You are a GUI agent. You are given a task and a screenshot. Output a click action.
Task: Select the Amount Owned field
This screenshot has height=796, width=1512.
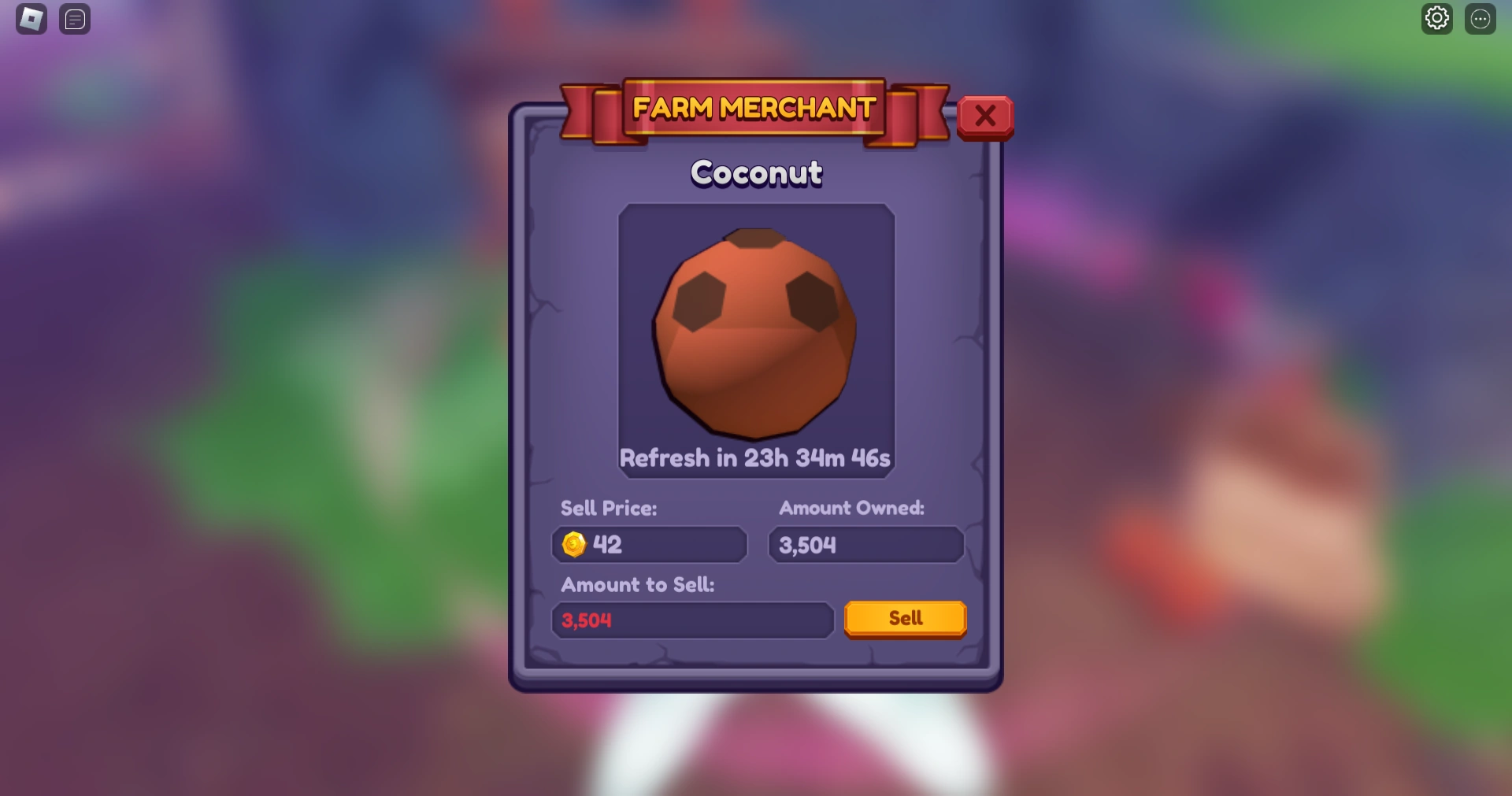point(865,545)
